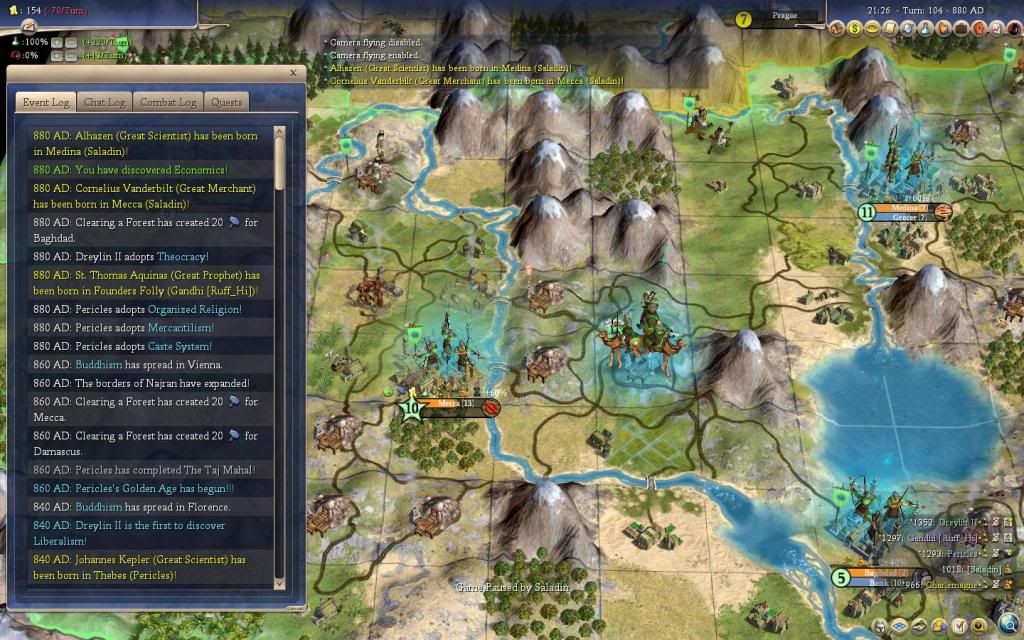
Task: Open the Finance Advisor dollar icon
Action: click(x=854, y=27)
